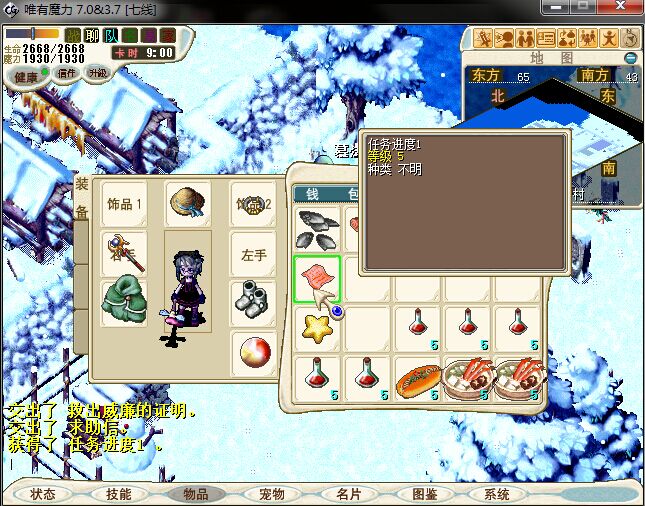Open the 名片 name card menu

(348, 494)
